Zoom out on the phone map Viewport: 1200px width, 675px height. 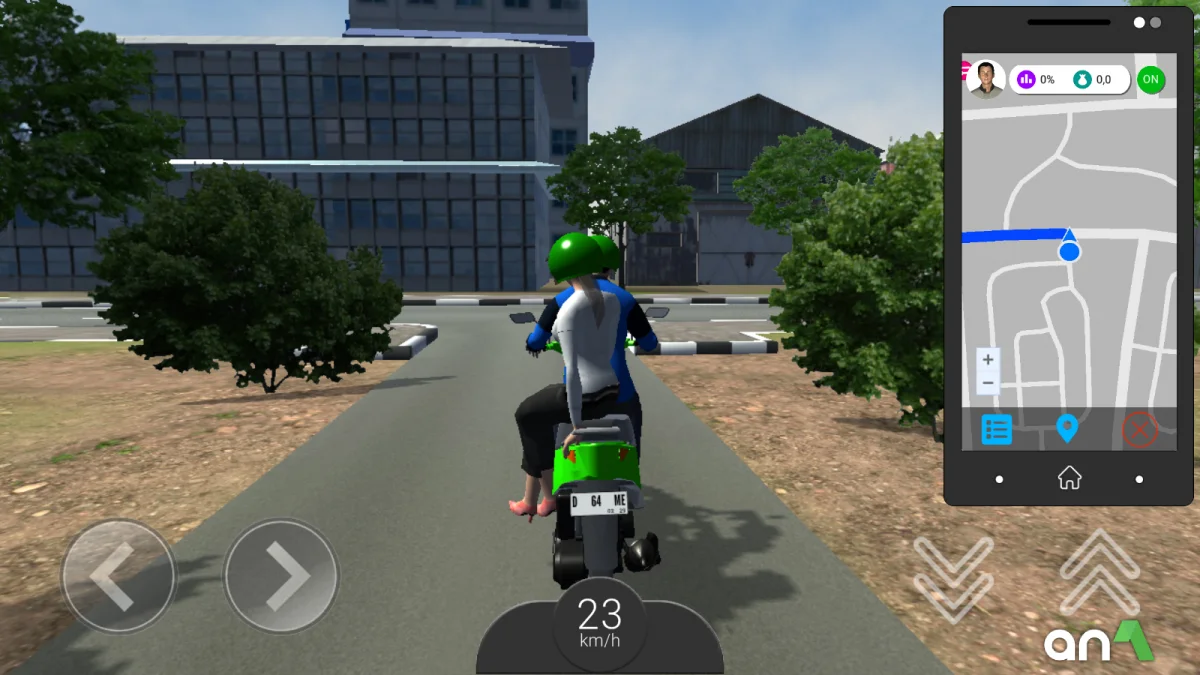point(988,383)
